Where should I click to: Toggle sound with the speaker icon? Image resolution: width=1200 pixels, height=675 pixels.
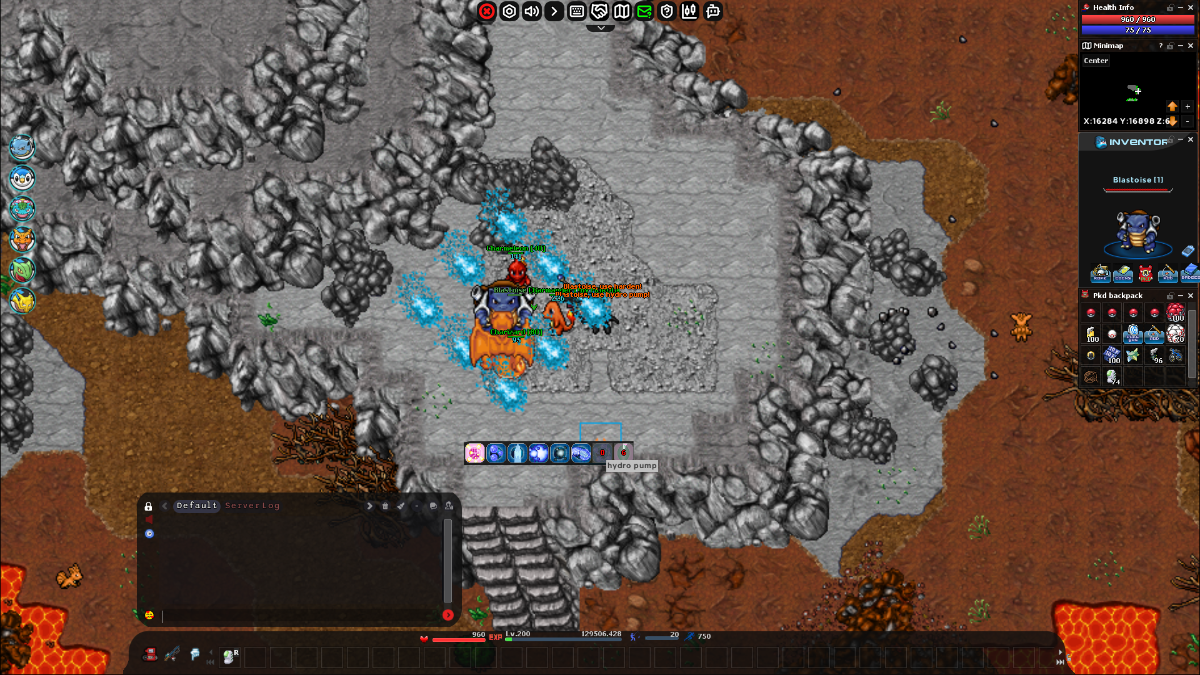point(531,11)
